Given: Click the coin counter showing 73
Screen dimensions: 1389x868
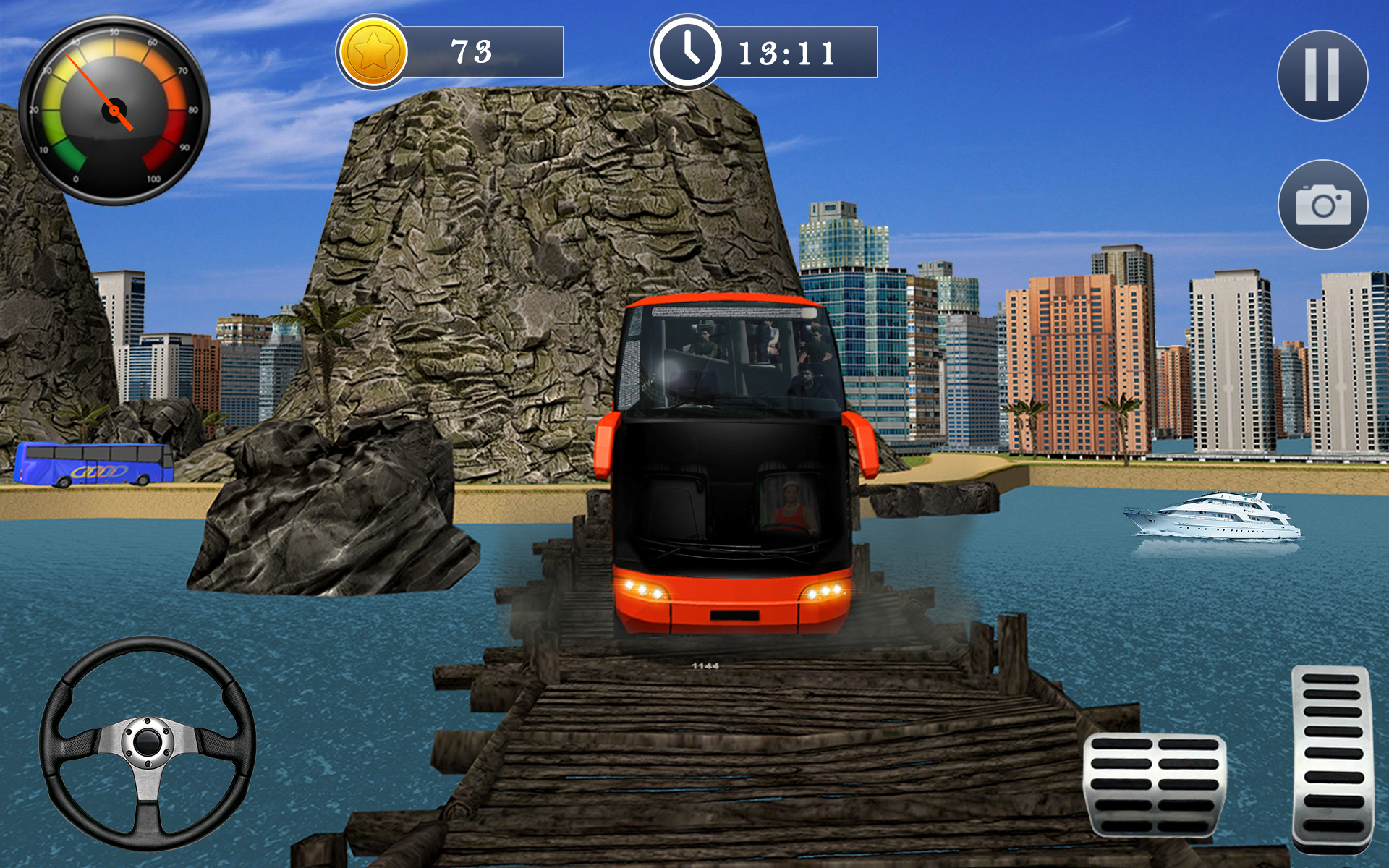Looking at the screenshot, I should click(470, 51).
